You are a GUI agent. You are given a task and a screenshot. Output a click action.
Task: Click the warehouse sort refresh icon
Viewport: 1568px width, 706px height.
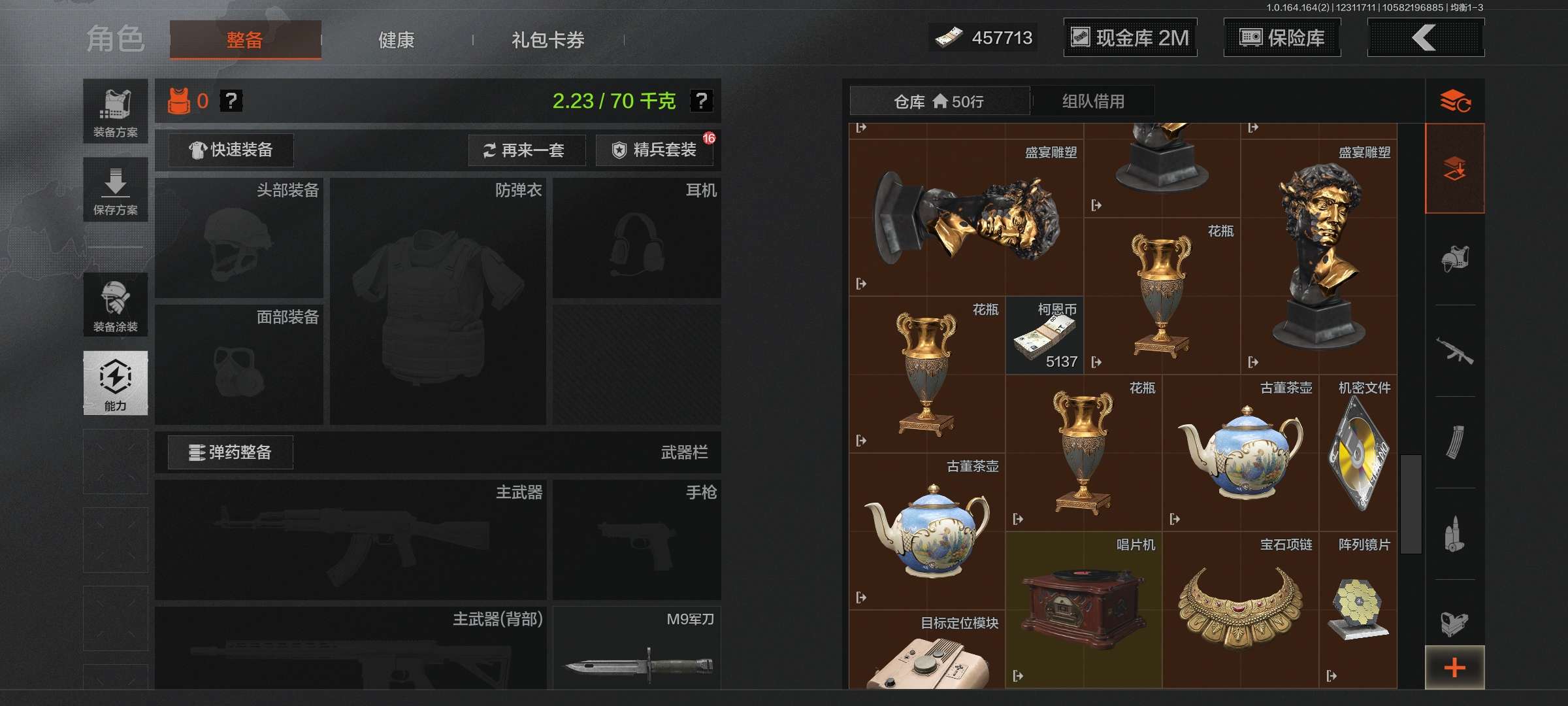(x=1457, y=101)
